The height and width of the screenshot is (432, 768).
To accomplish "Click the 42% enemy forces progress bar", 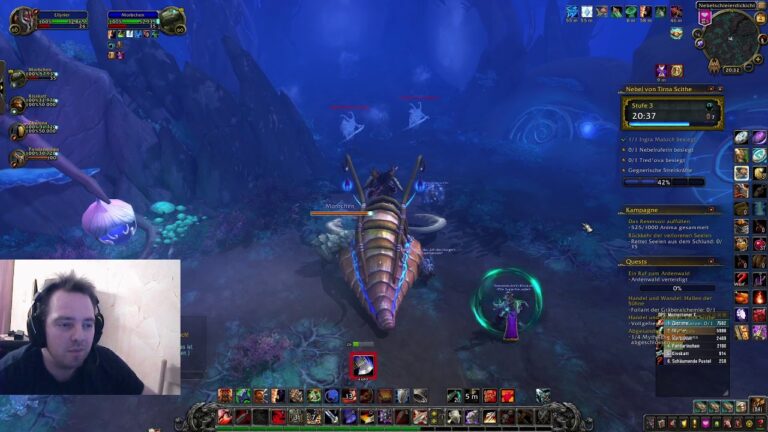I will point(664,182).
